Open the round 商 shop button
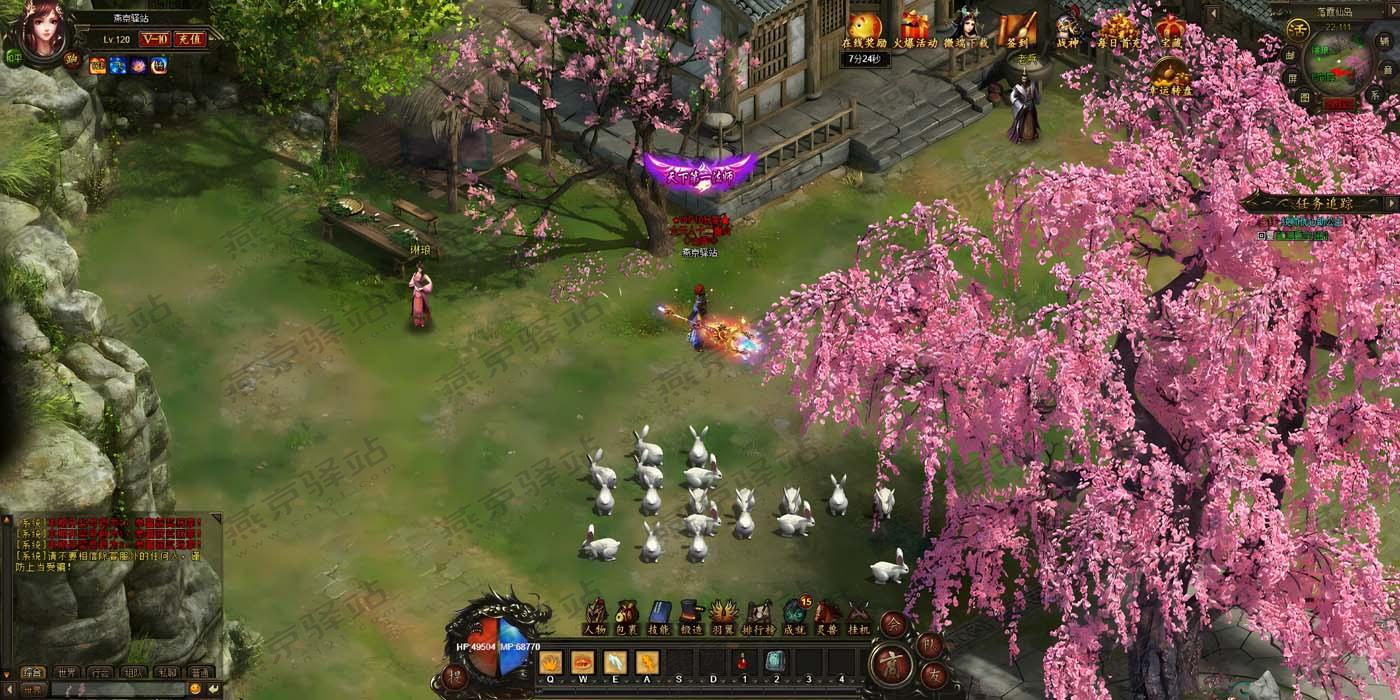This screenshot has height=700, width=1400. (889, 664)
